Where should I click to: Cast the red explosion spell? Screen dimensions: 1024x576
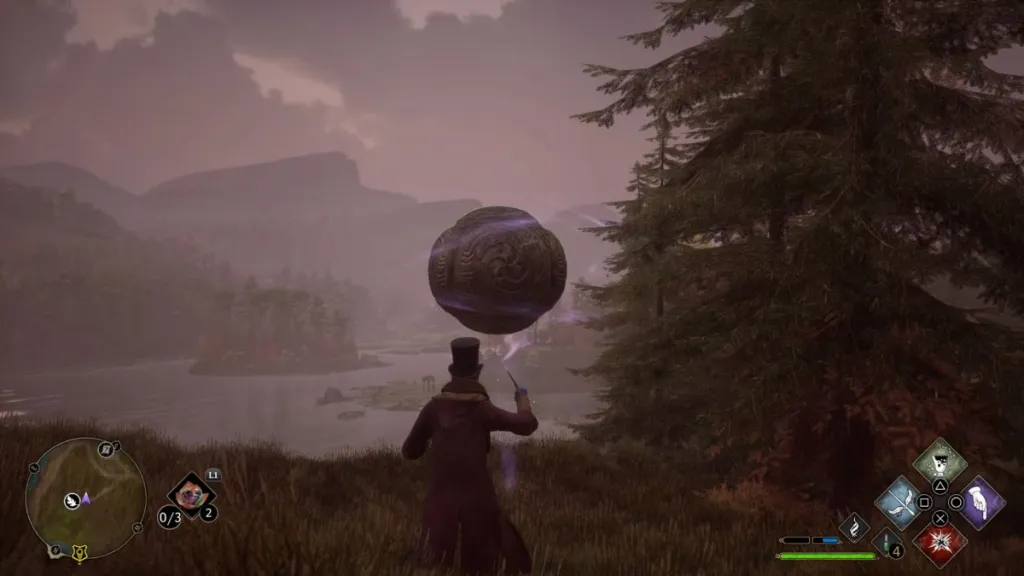coord(940,542)
